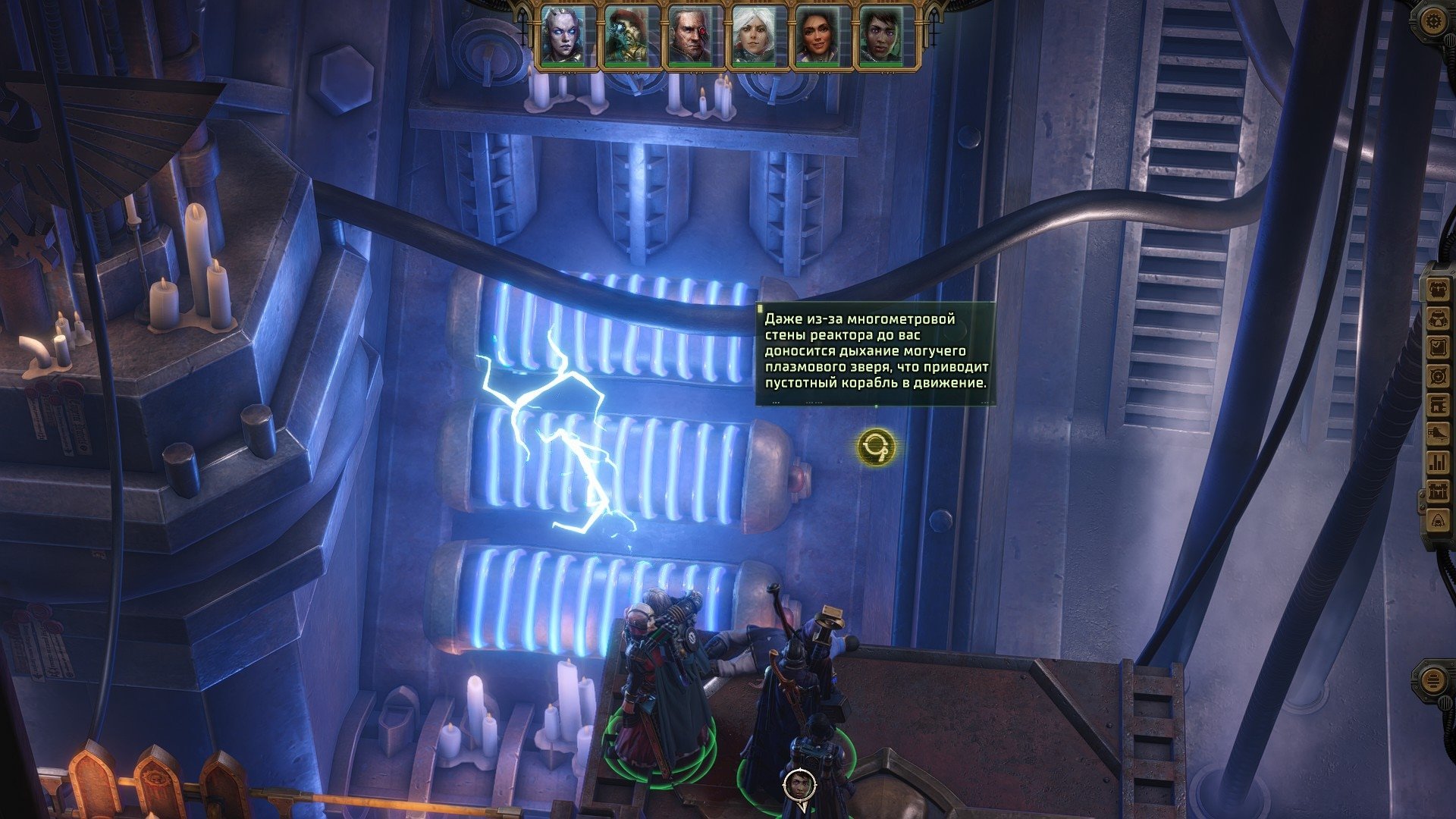The width and height of the screenshot is (1456, 819).
Task: Select the white-haired woman portrait
Action: 752,36
